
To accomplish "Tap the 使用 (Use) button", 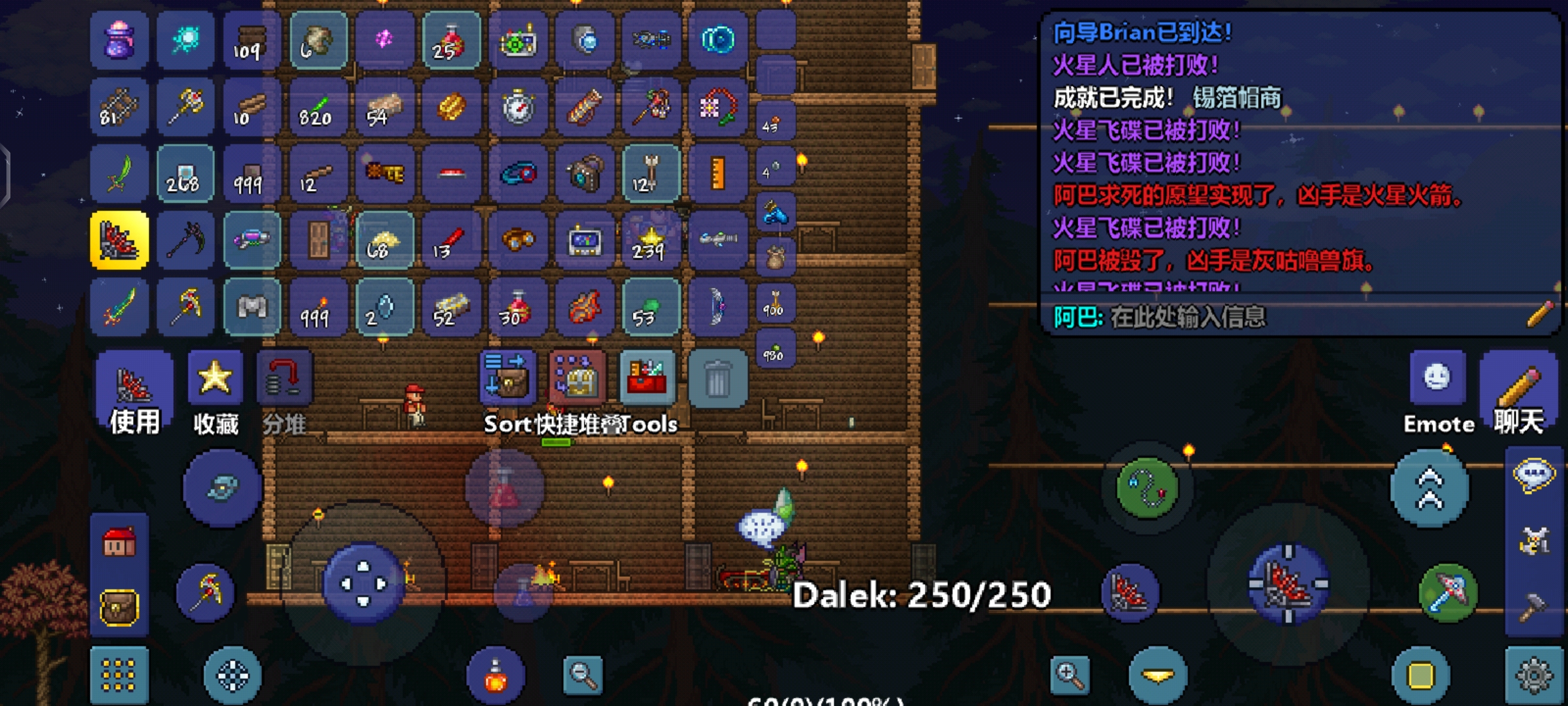I will pyautogui.click(x=134, y=392).
